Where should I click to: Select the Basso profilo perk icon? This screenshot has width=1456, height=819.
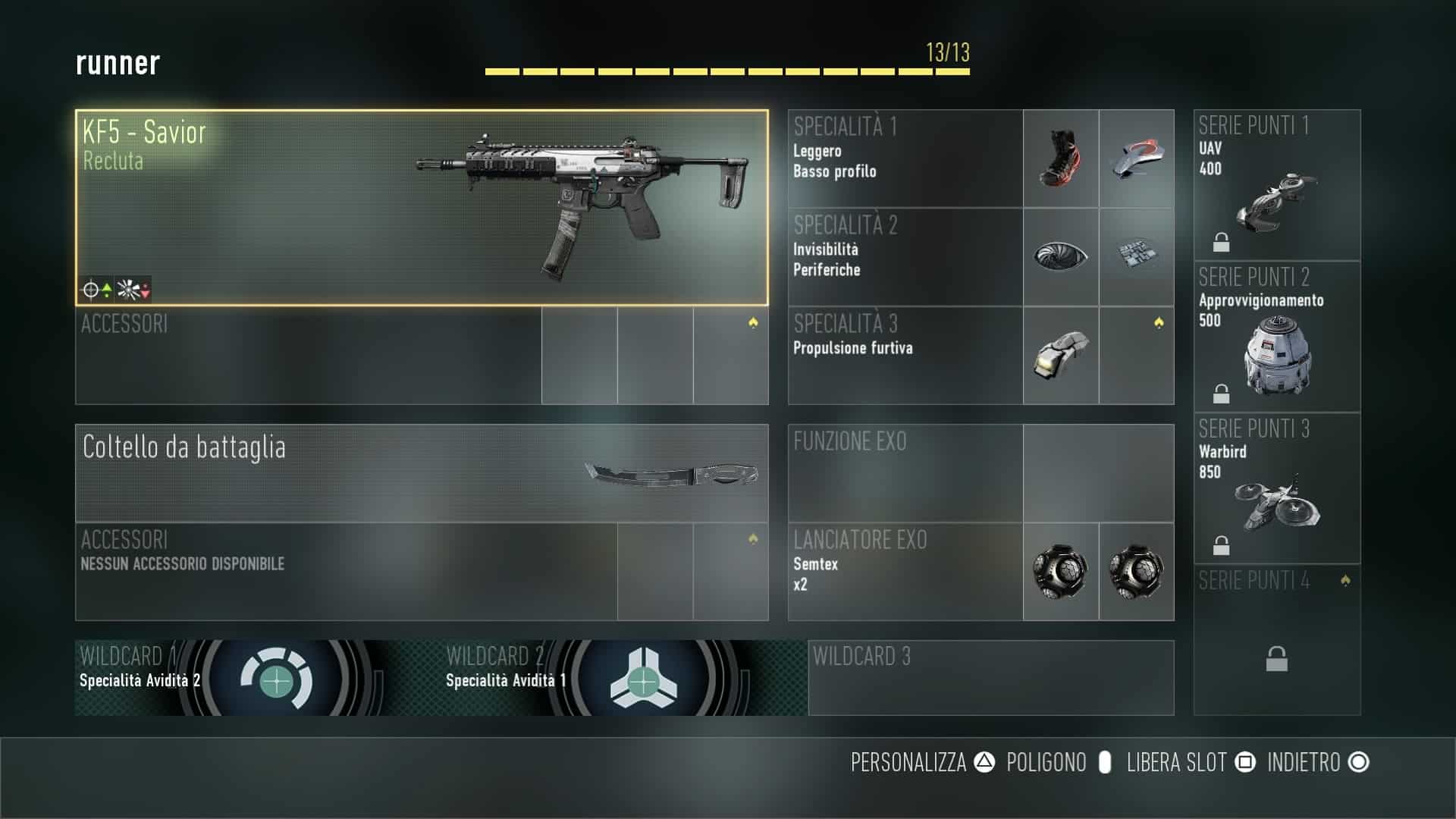coord(1136,158)
